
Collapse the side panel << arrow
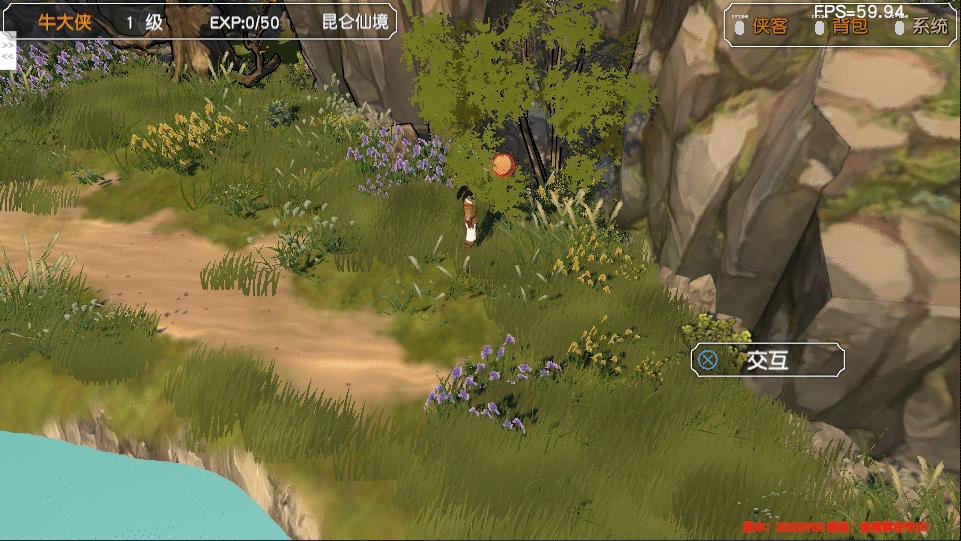click(8, 57)
